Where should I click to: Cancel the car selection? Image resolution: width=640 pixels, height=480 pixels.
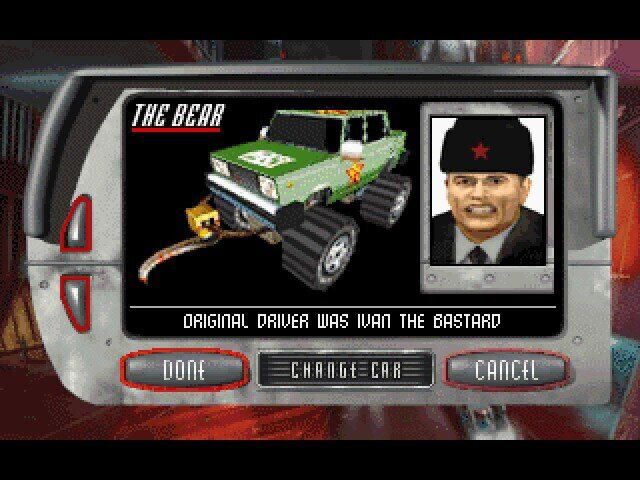pos(505,369)
